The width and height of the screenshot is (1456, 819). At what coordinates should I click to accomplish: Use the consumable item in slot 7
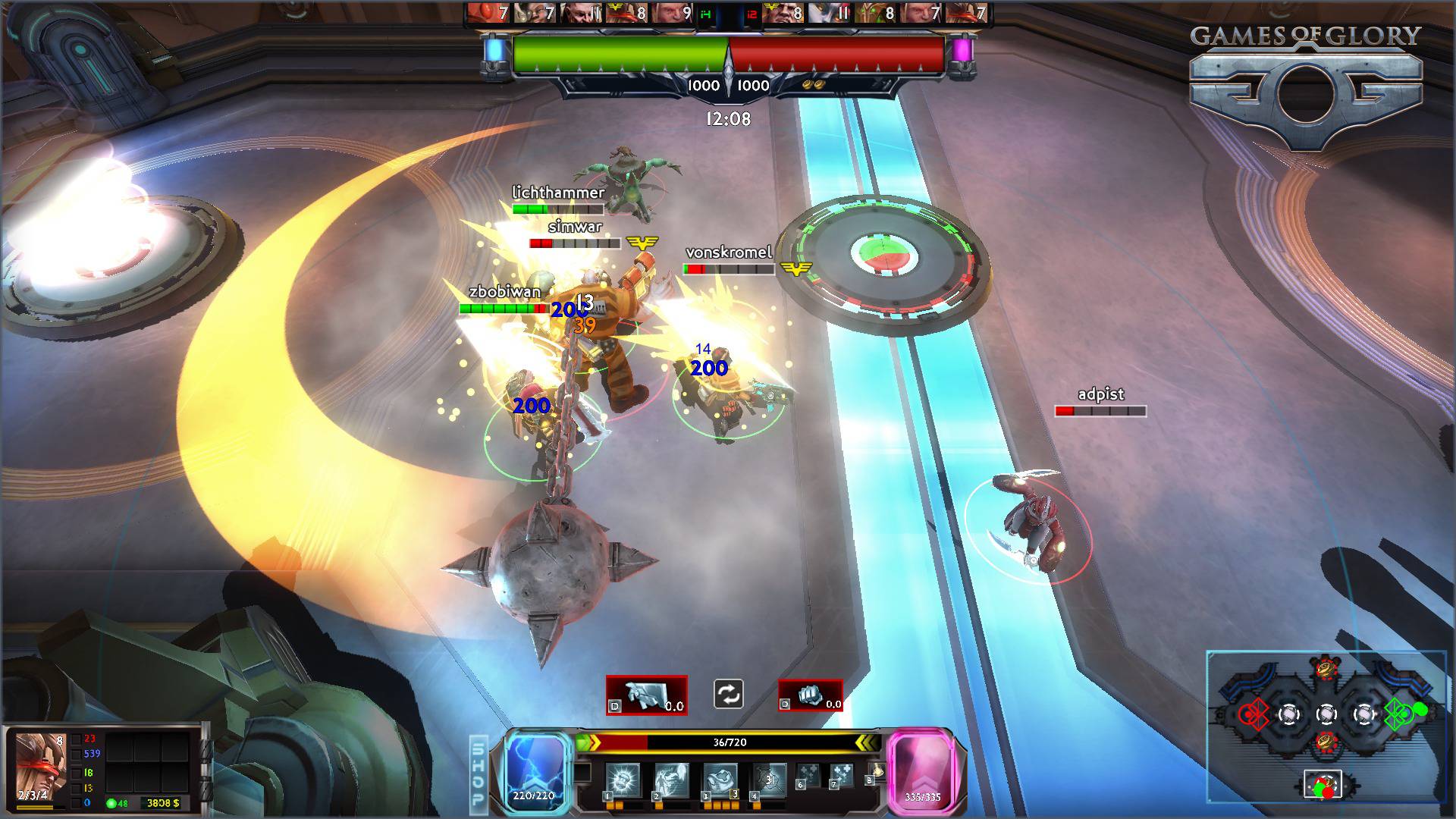click(842, 776)
